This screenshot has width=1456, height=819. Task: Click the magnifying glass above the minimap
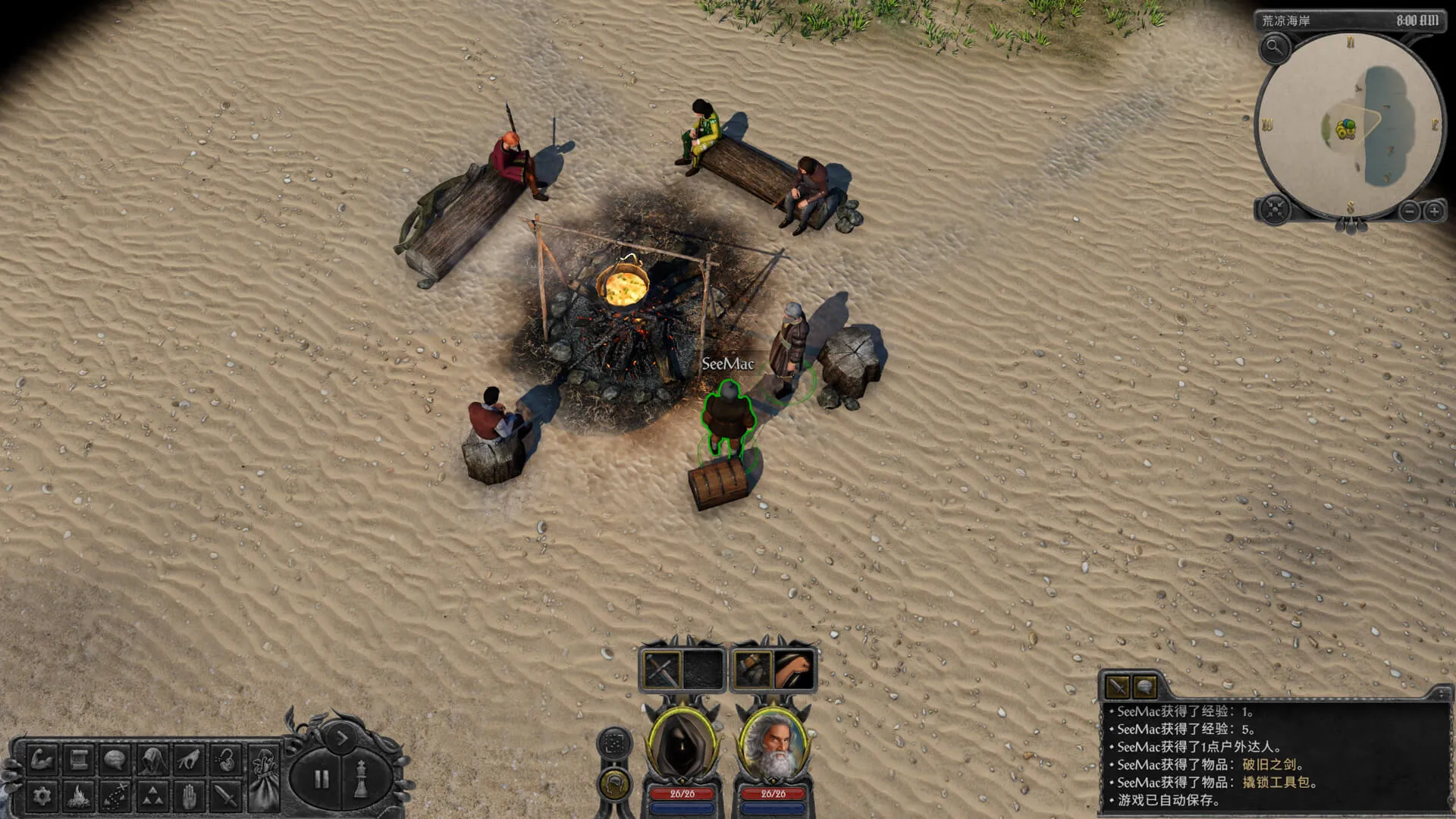coord(1275,49)
